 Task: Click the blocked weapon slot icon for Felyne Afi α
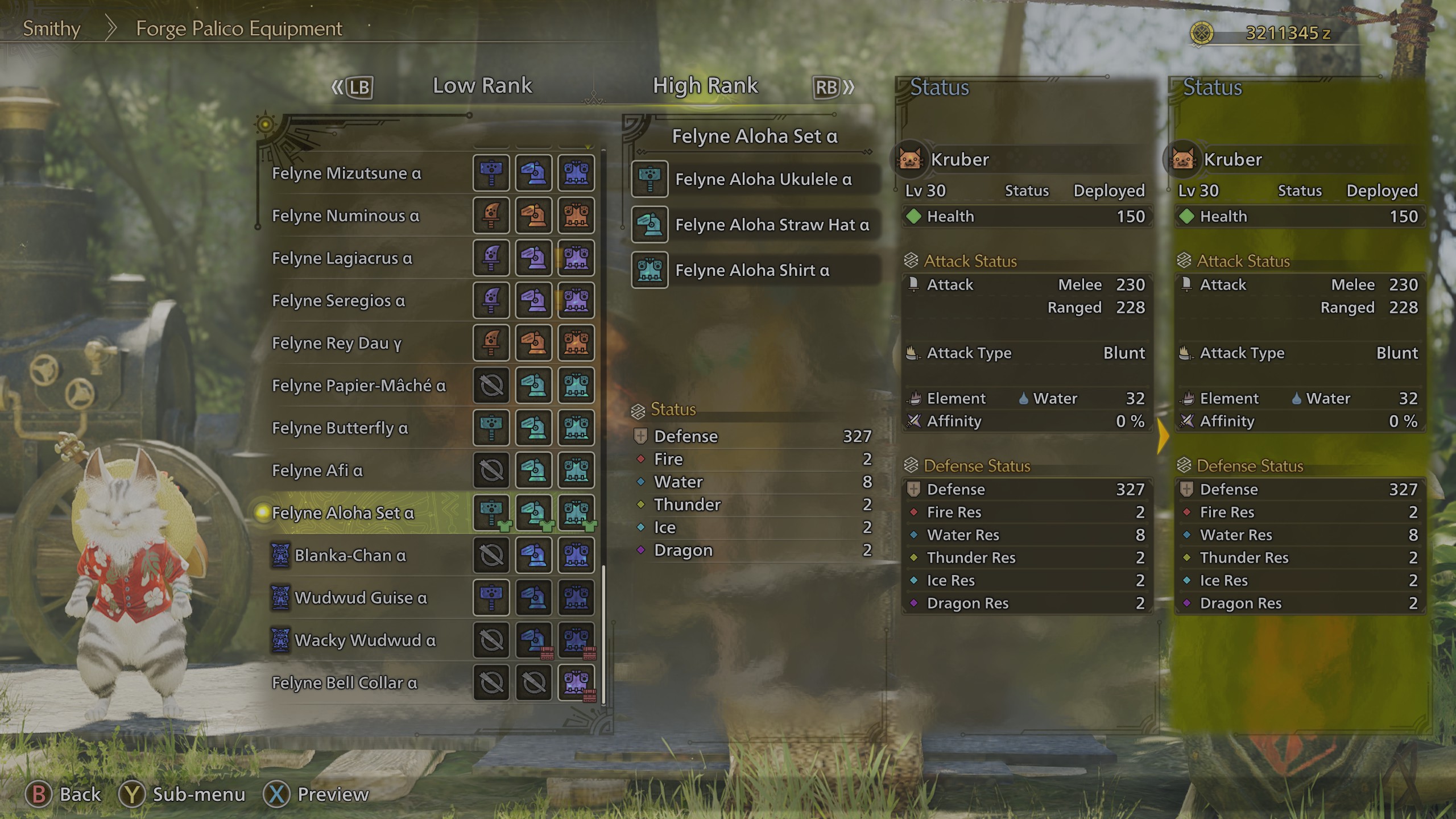click(490, 470)
